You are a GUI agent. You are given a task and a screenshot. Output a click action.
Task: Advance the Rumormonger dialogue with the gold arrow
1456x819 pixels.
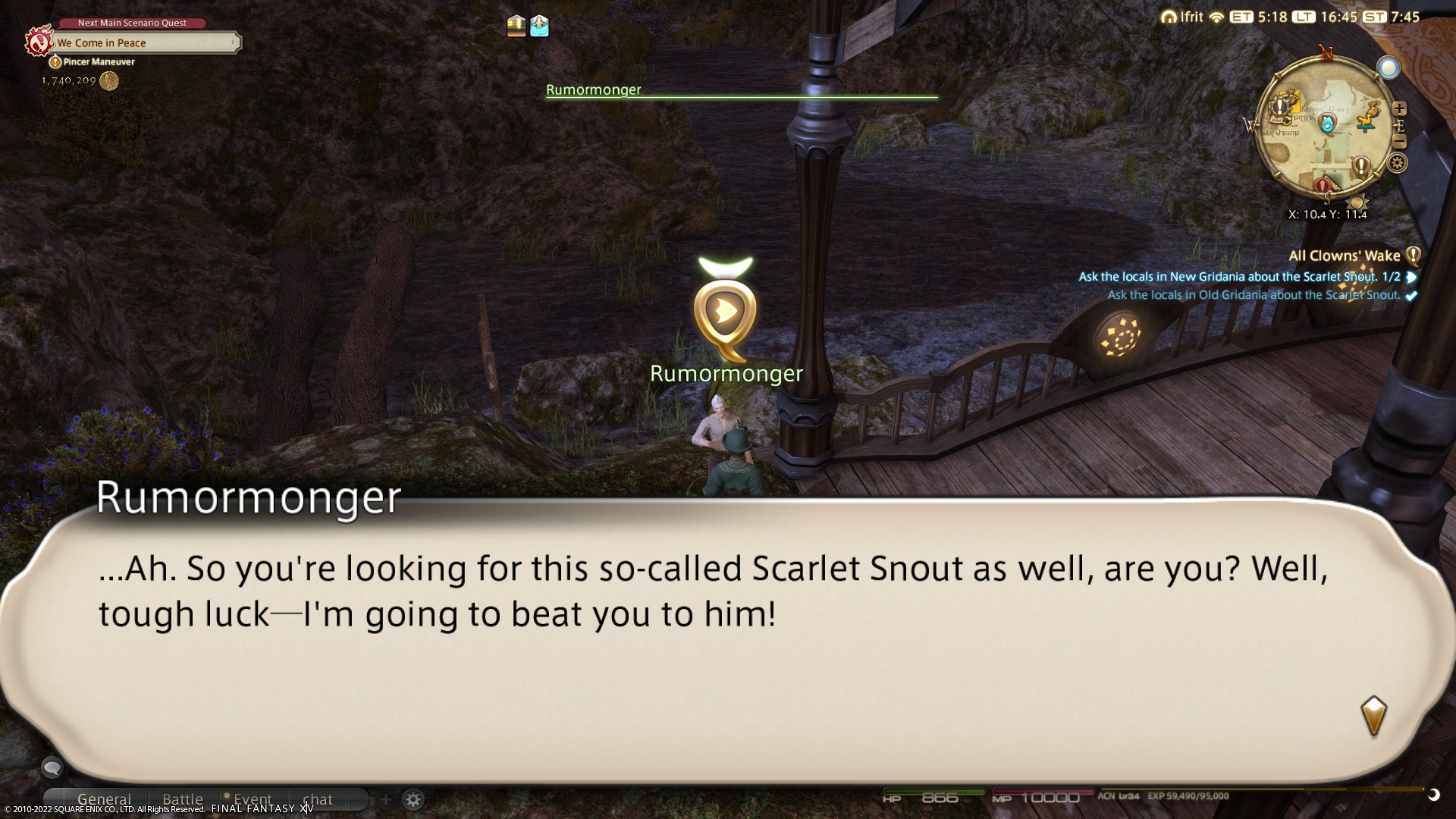click(x=1373, y=715)
